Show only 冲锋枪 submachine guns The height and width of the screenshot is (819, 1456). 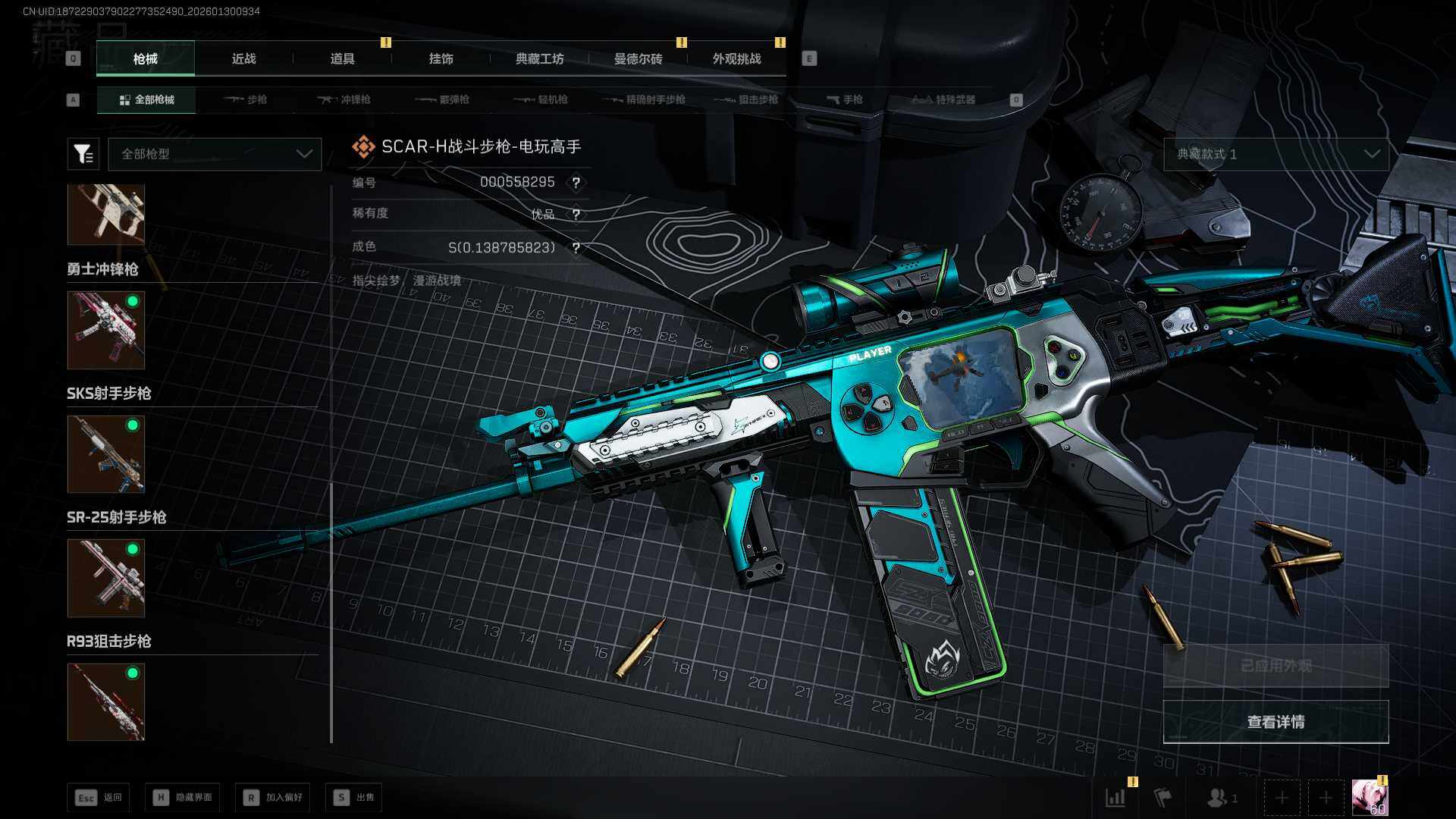344,99
